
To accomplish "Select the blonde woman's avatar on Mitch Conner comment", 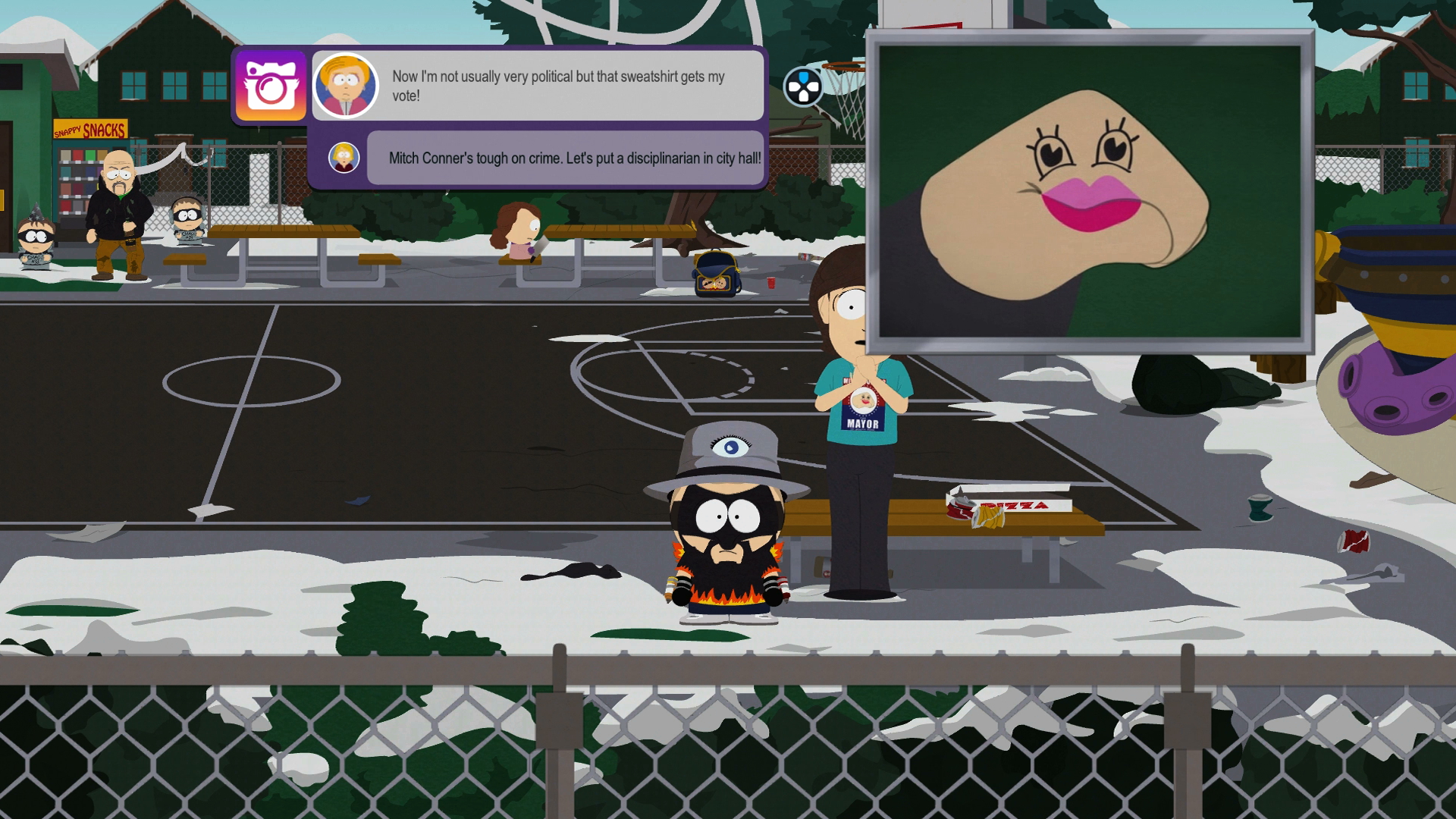I will [344, 157].
